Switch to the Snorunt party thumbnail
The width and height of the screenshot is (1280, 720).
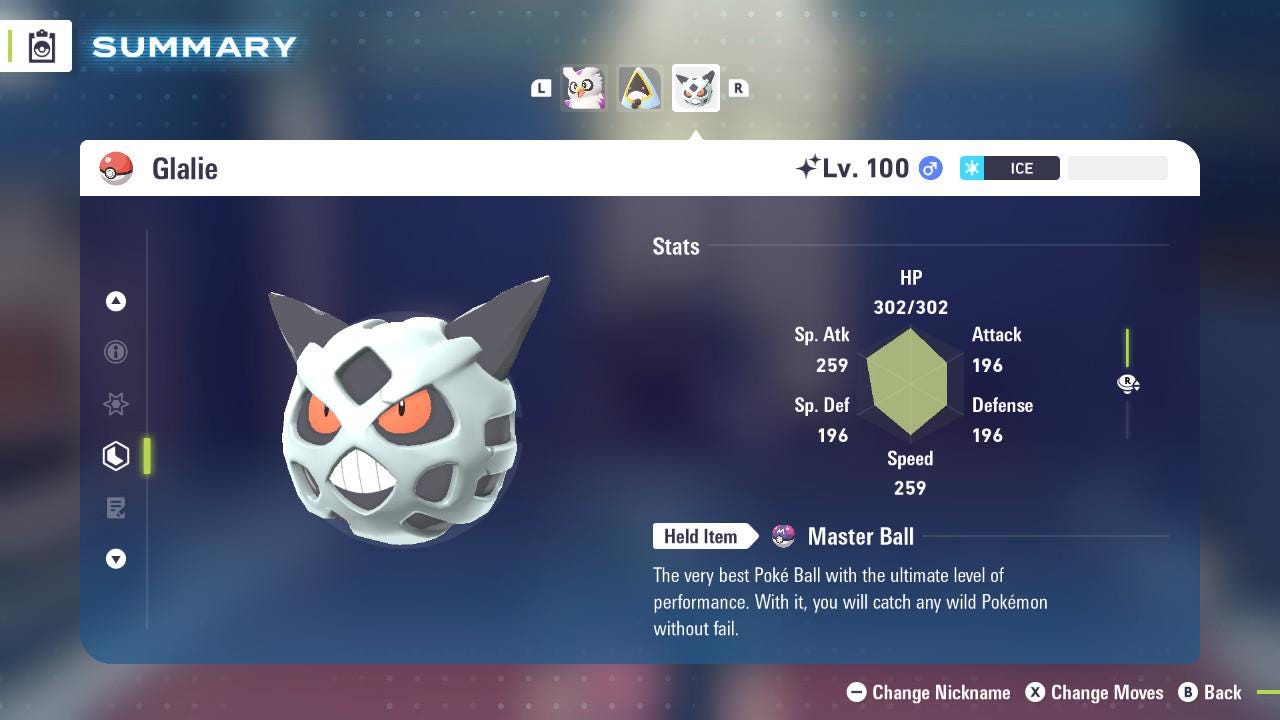(x=639, y=88)
